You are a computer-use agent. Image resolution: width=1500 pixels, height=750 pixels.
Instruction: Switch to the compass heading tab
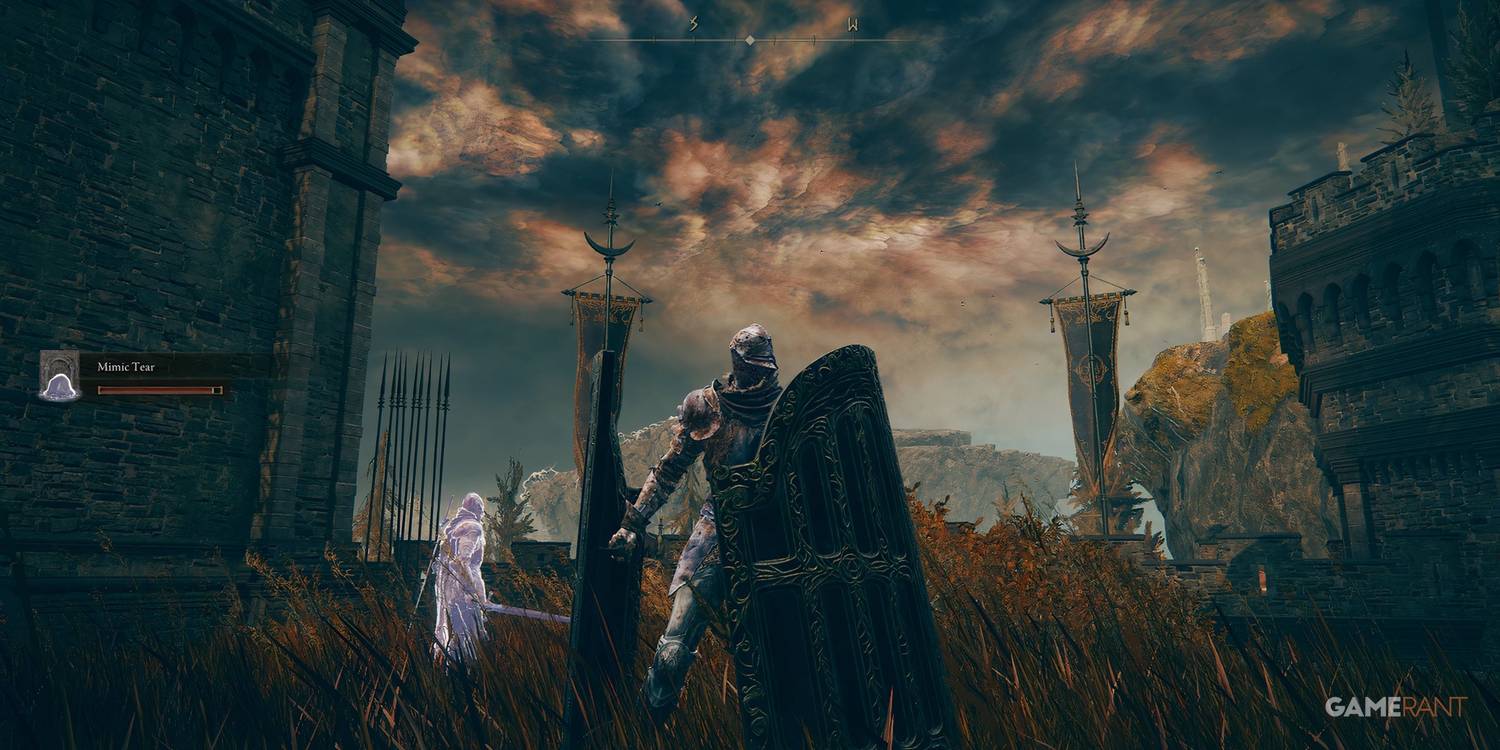[748, 40]
